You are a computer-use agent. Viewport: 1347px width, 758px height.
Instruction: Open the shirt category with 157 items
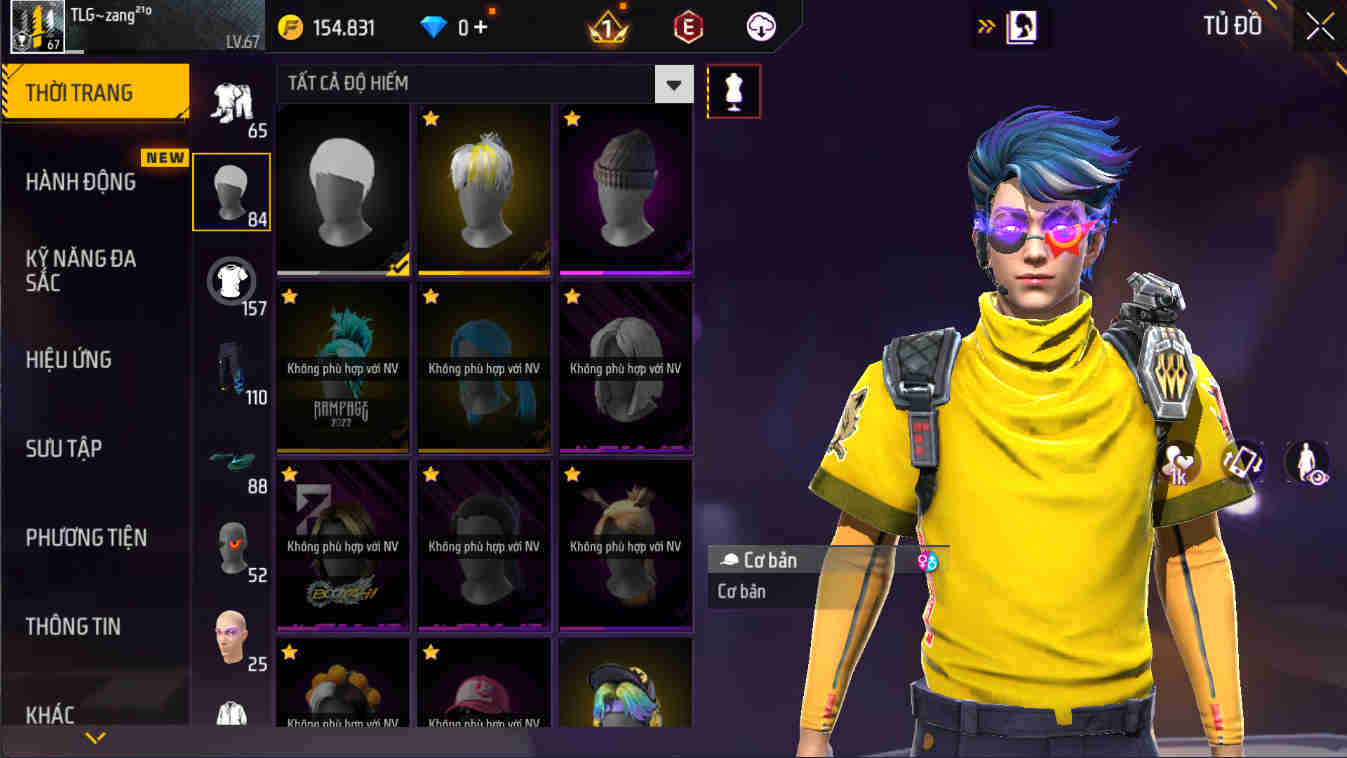coord(231,281)
